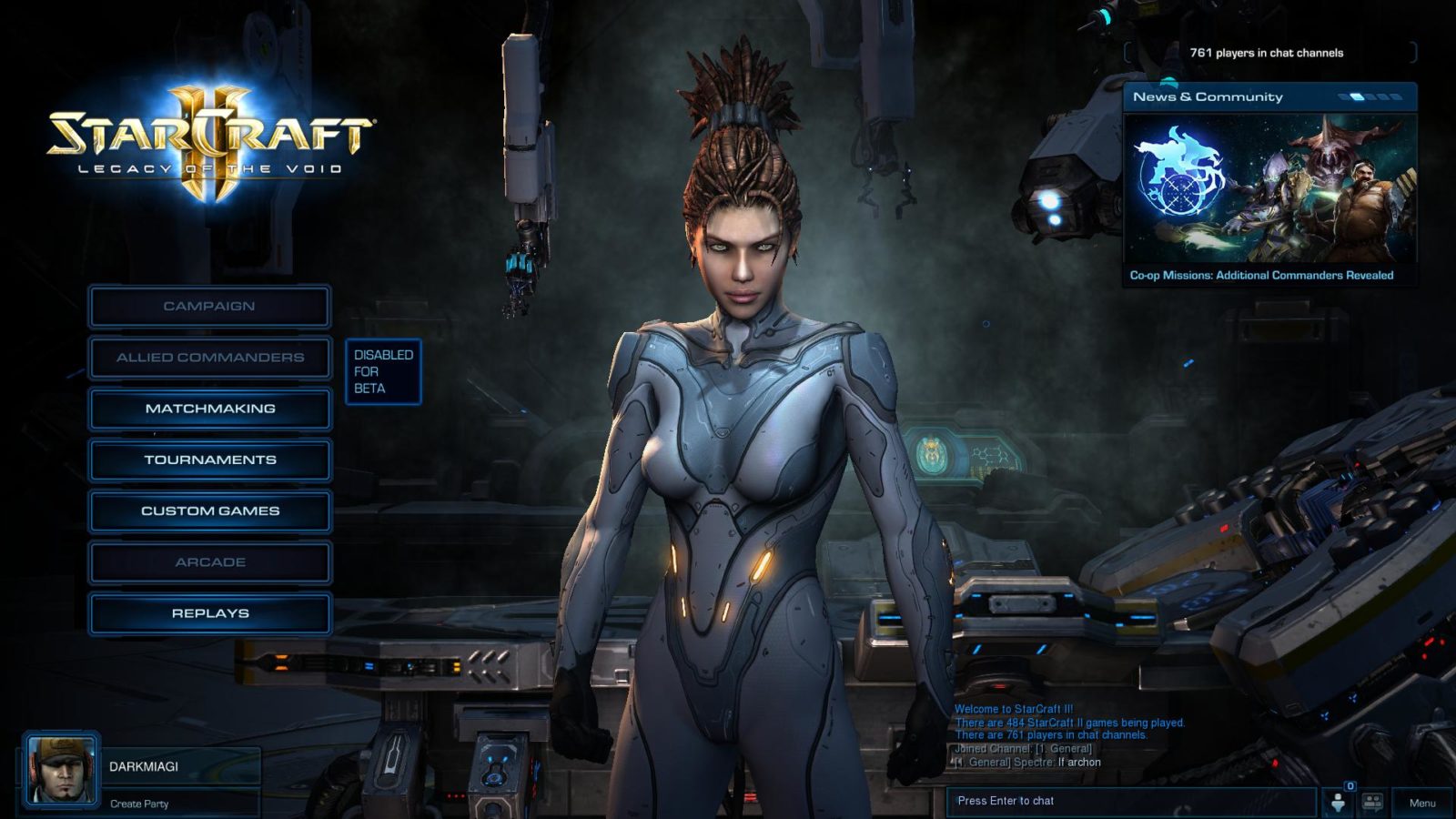Click the Co-op Missions Additional Commanders headline
This screenshot has height=819, width=1456.
pyautogui.click(x=1261, y=275)
